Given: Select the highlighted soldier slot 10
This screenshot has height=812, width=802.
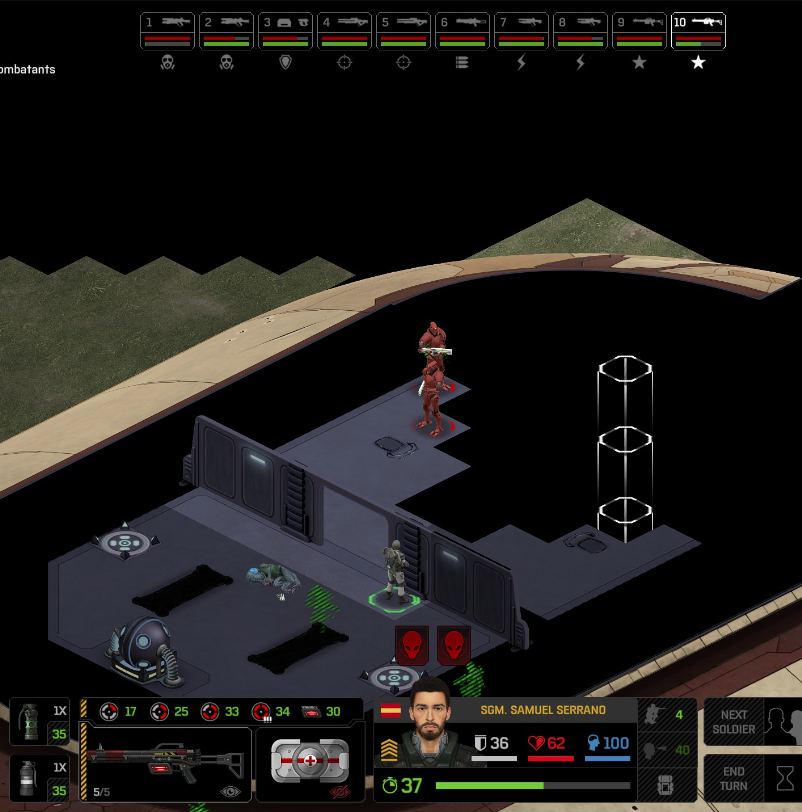Looking at the screenshot, I should click(698, 31).
